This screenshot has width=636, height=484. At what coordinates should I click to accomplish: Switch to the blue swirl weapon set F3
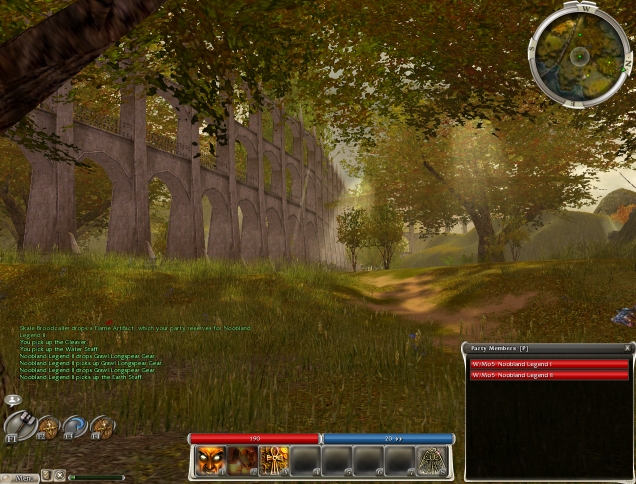[76, 428]
